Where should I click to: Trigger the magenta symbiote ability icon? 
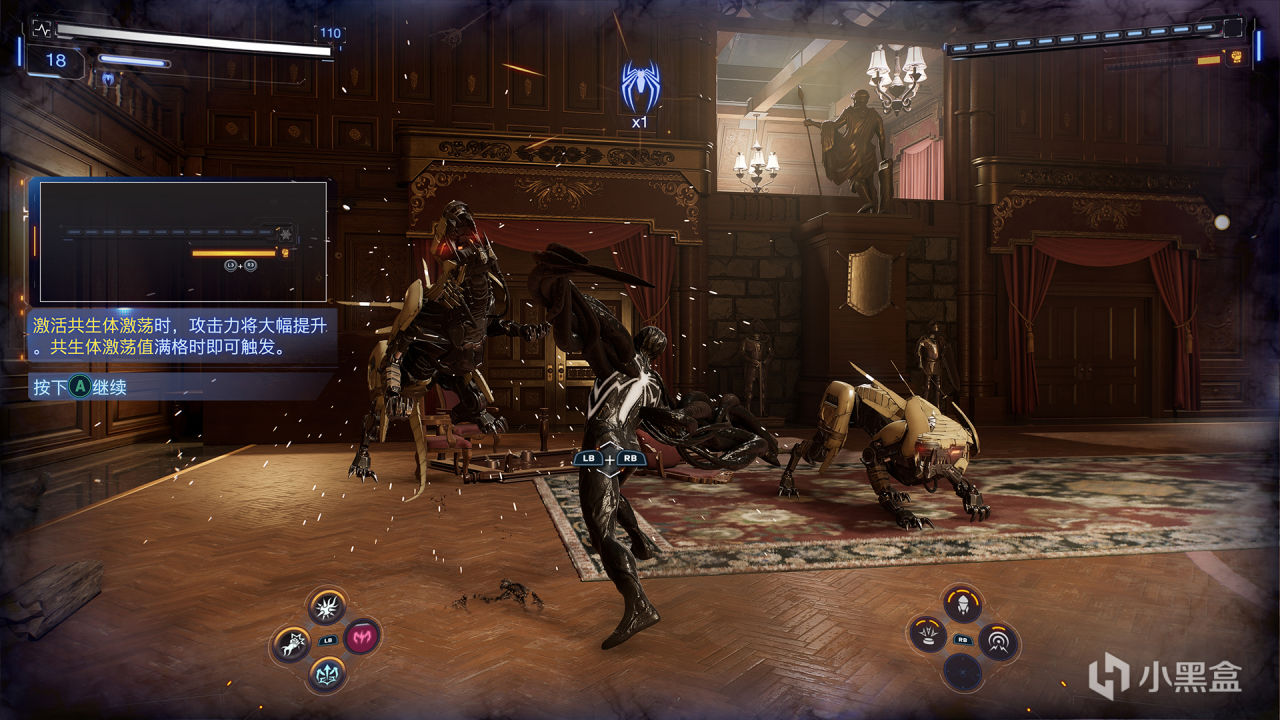[362, 636]
